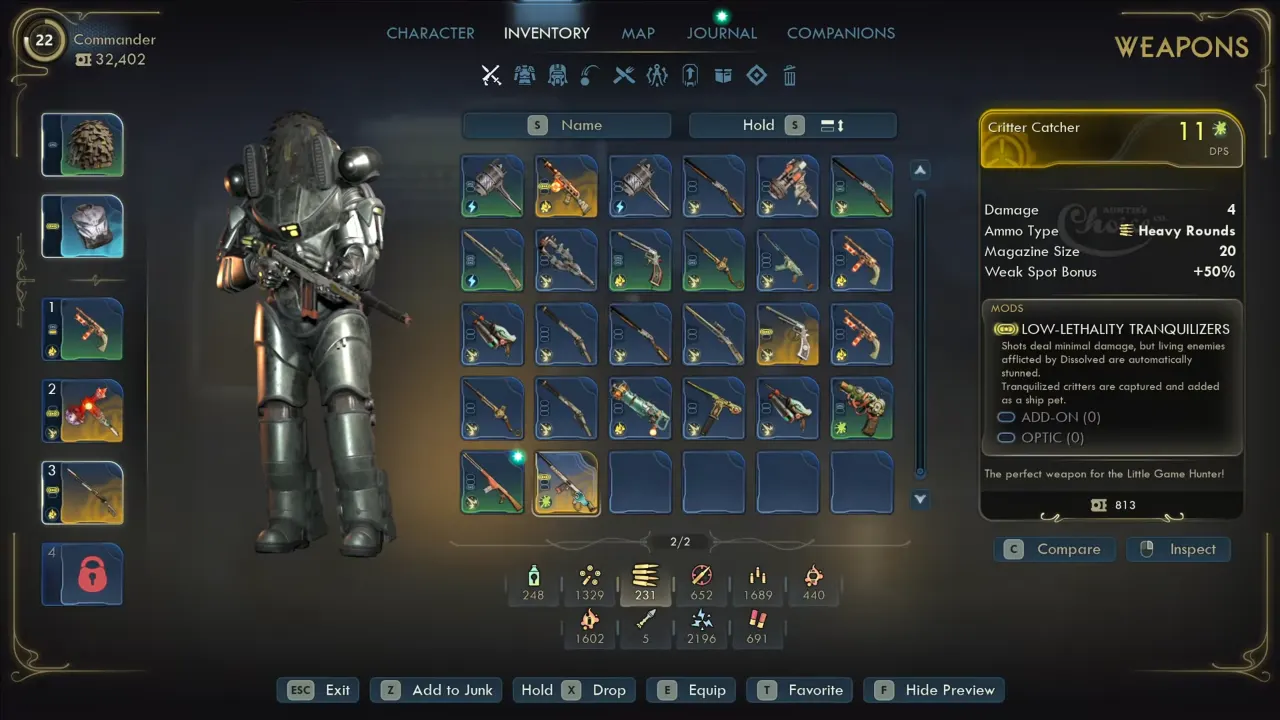Select the aid items filter icon
Image resolution: width=1280 pixels, height=720 pixels.
click(x=656, y=75)
